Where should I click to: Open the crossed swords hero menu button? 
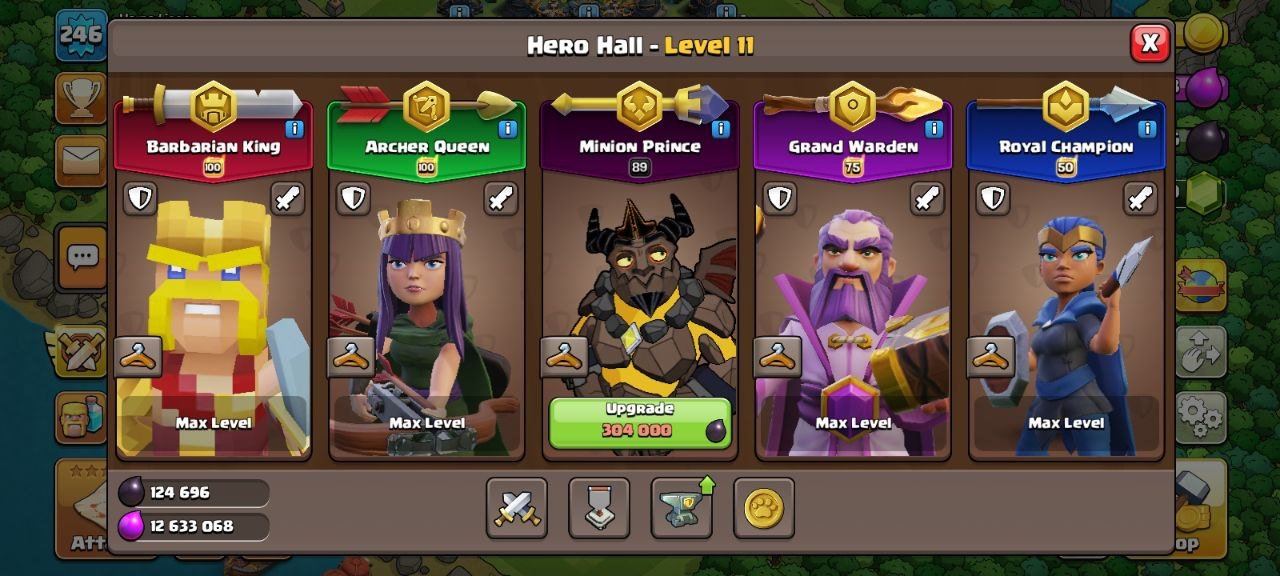[x=517, y=508]
